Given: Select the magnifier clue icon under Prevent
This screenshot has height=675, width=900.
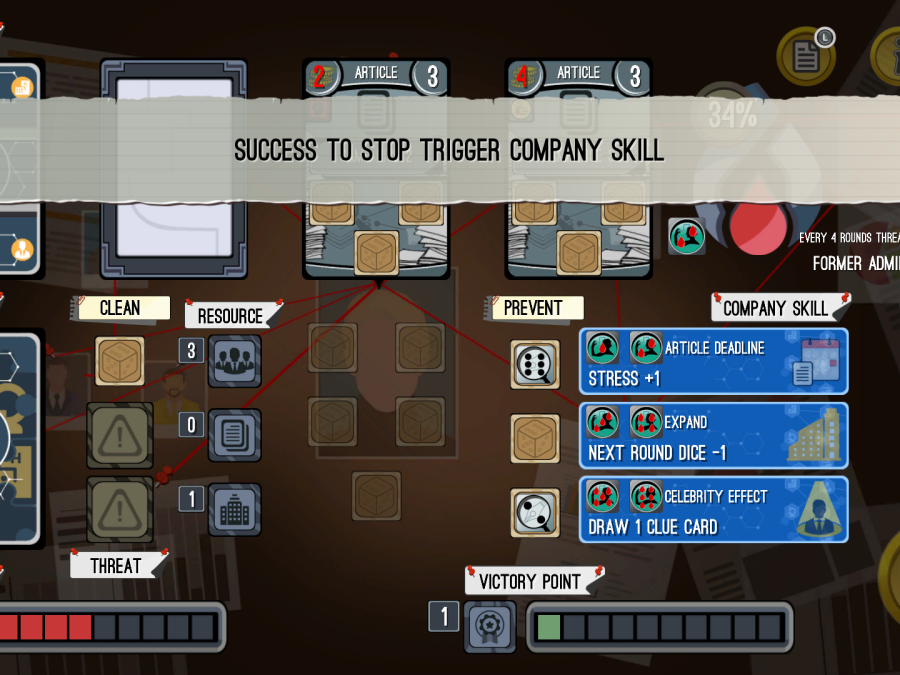Looking at the screenshot, I should coord(535,512).
